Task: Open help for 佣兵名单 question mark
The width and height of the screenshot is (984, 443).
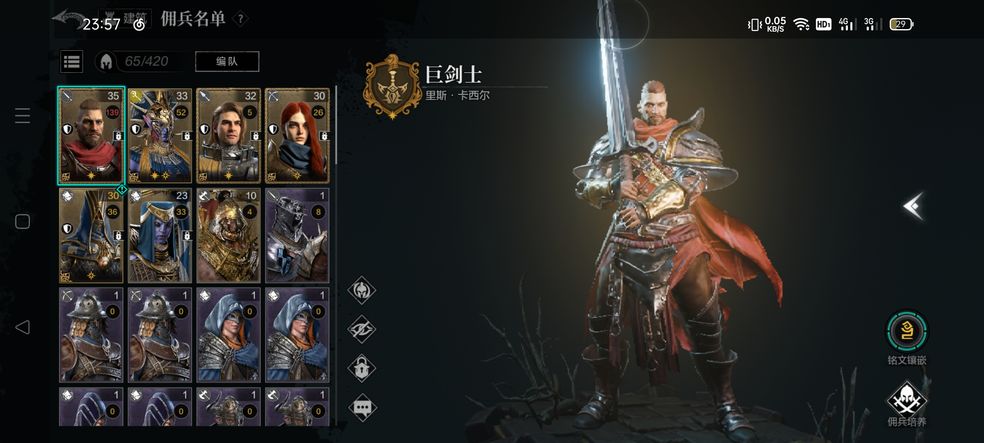Action: (241, 19)
